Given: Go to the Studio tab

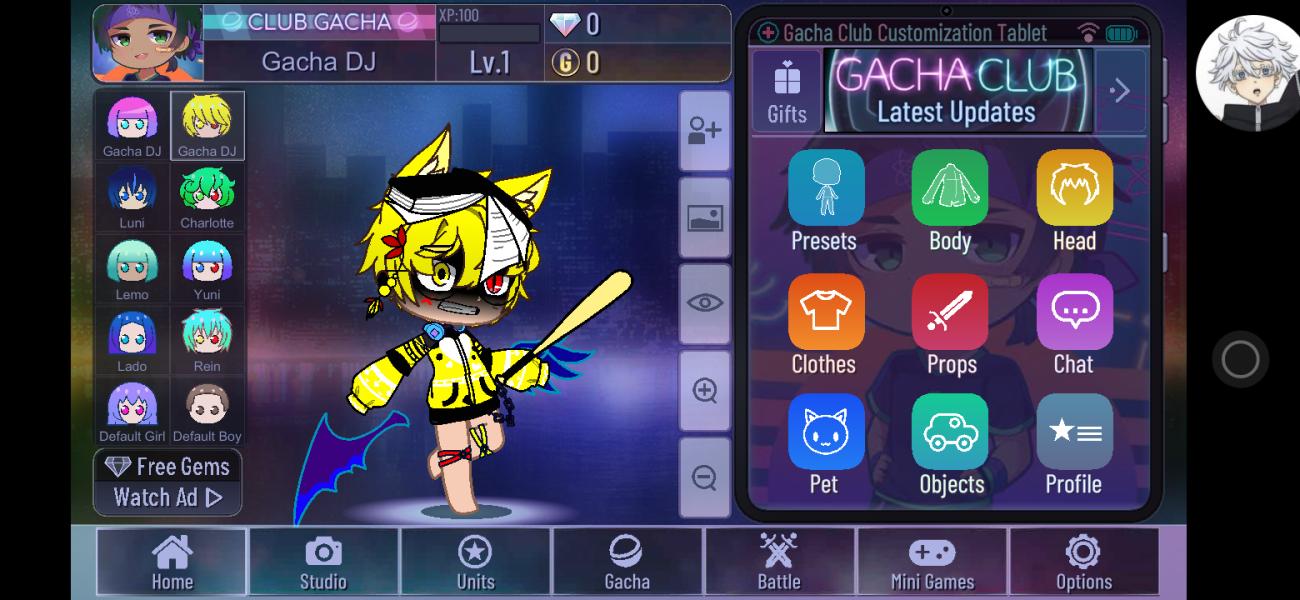Looking at the screenshot, I should [323, 562].
